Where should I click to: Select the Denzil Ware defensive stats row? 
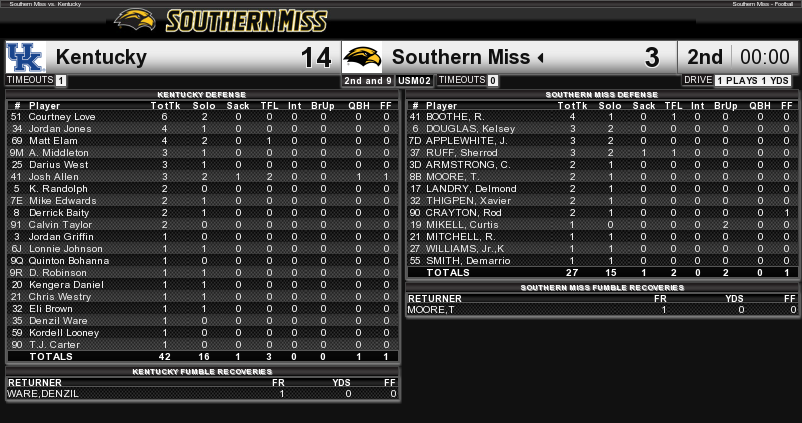point(200,320)
